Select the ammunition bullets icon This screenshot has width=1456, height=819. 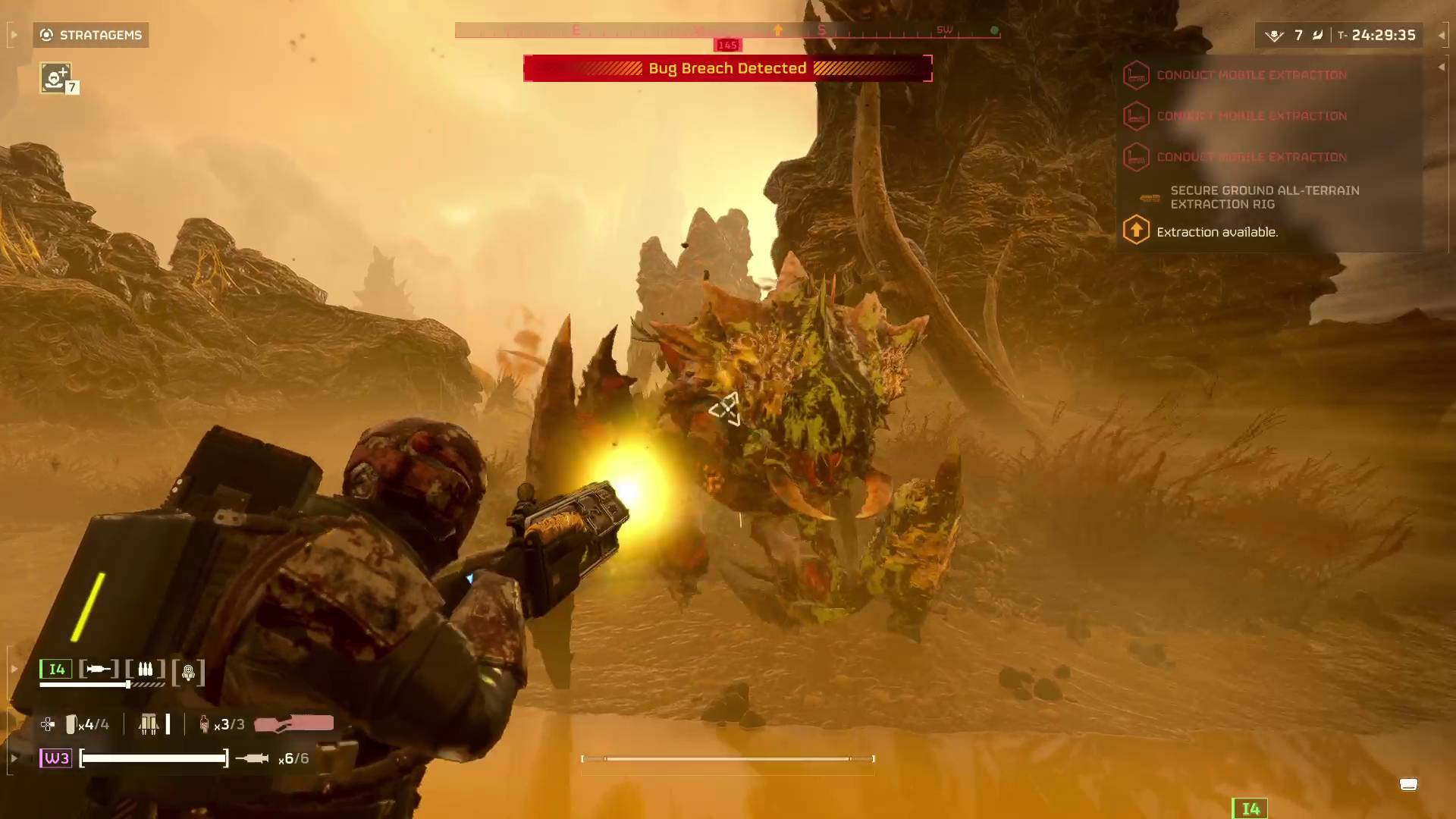[x=146, y=669]
